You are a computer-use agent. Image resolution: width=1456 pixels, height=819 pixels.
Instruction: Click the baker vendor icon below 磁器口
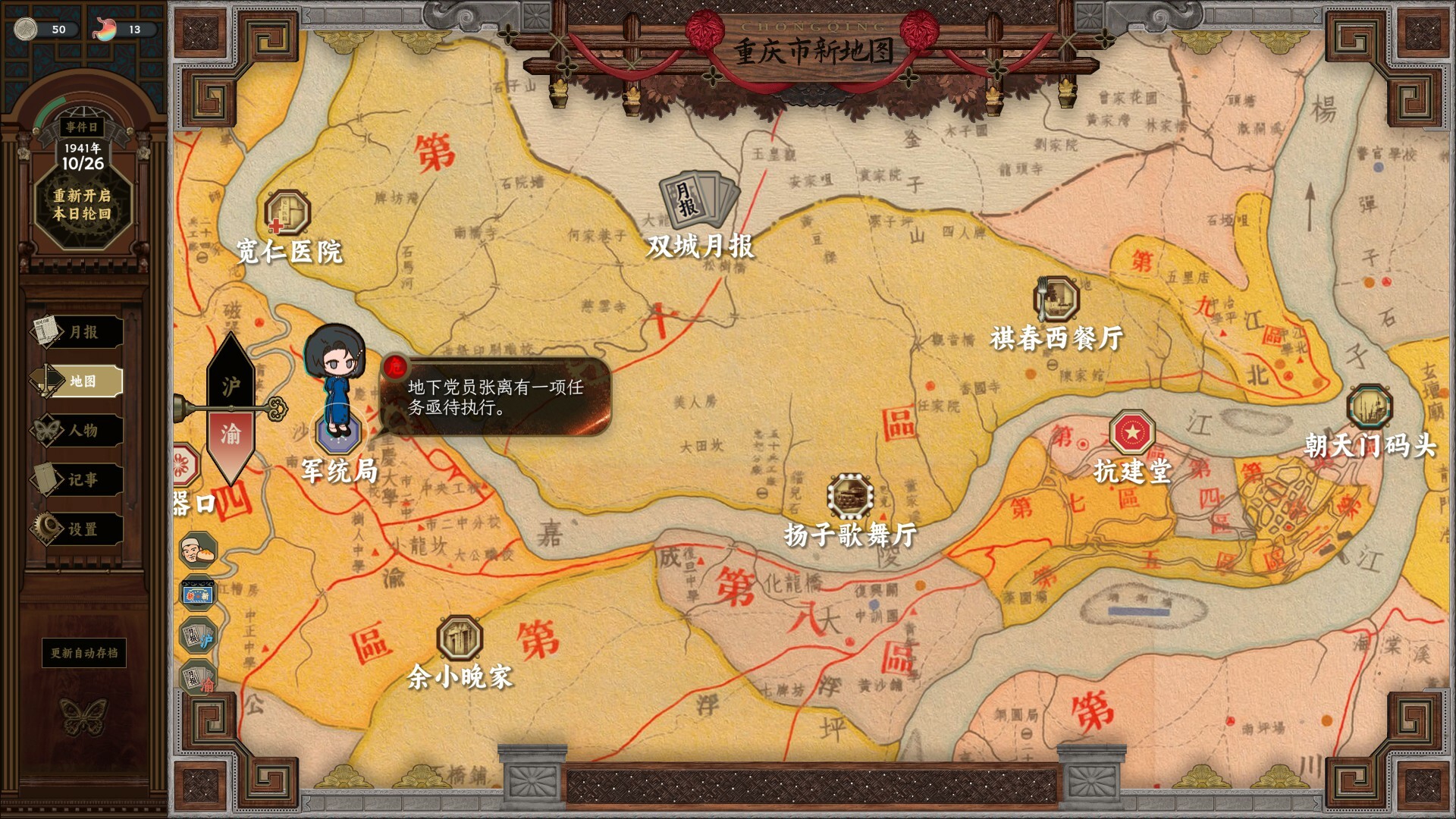coord(197,551)
